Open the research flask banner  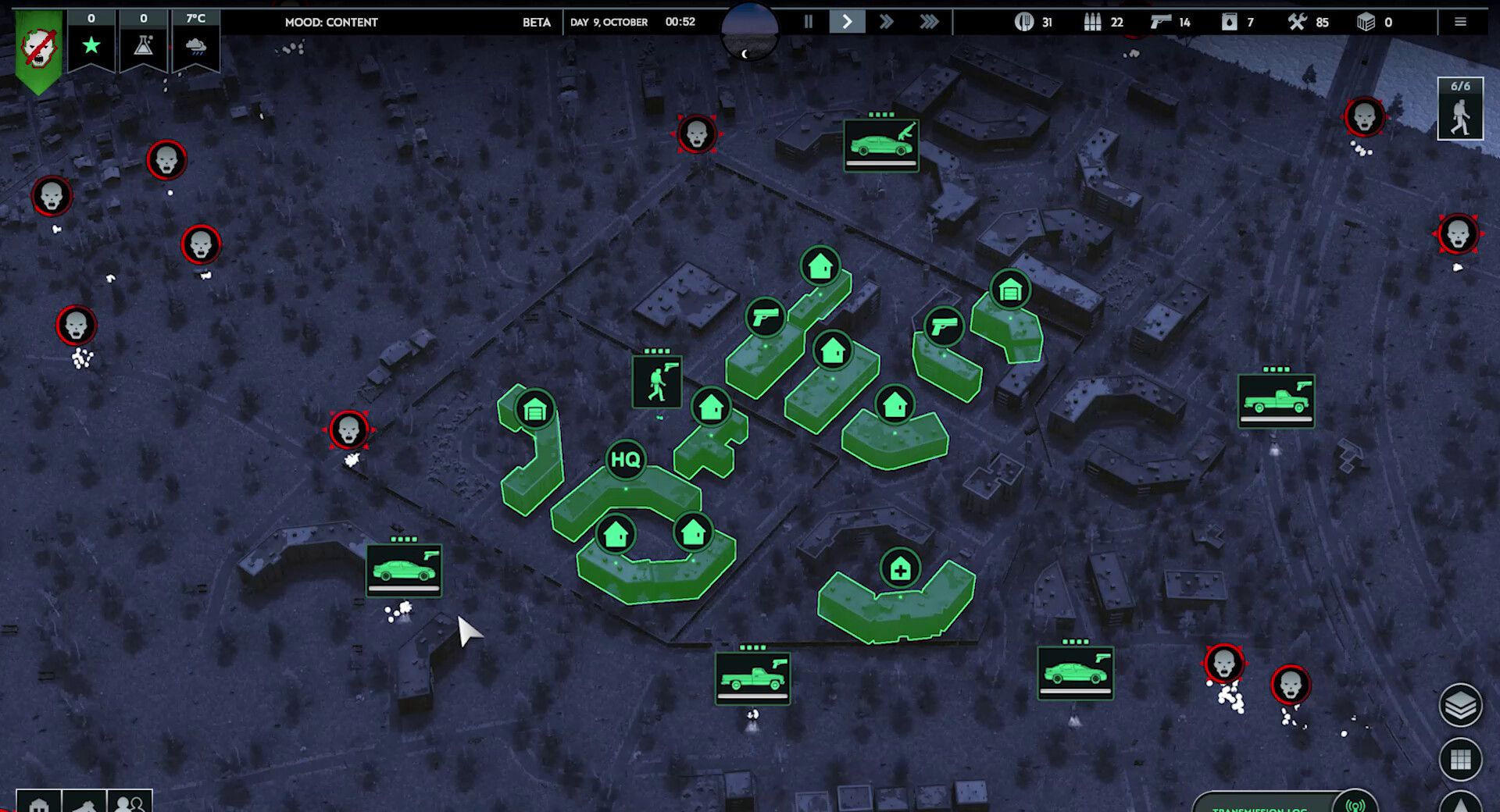pyautogui.click(x=144, y=41)
